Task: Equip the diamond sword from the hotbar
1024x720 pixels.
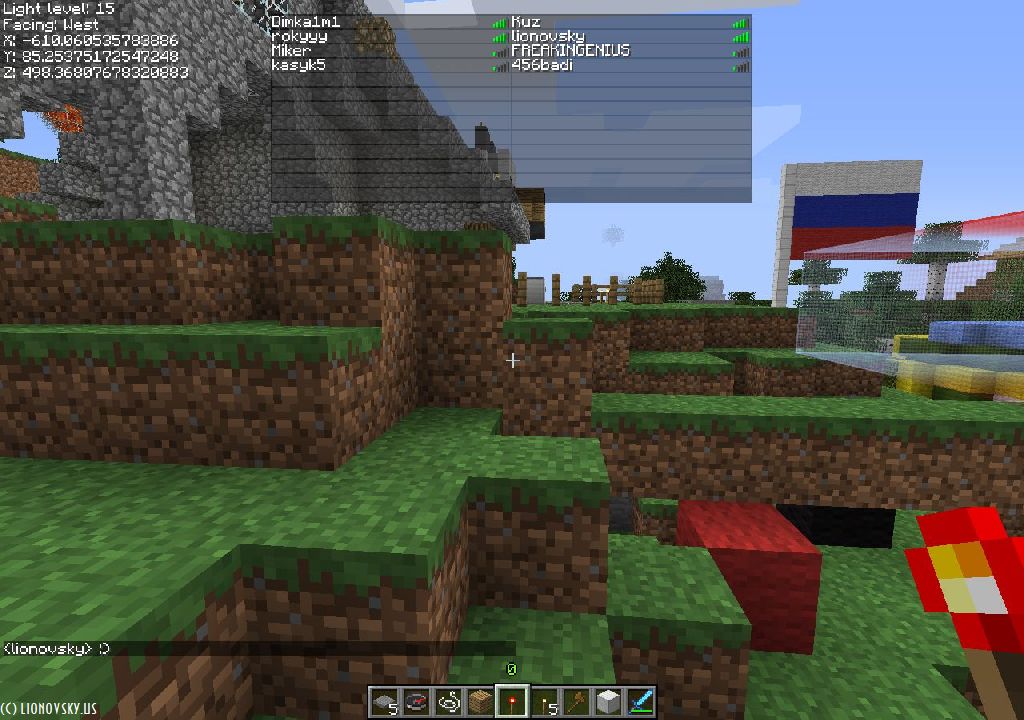Action: (640, 702)
